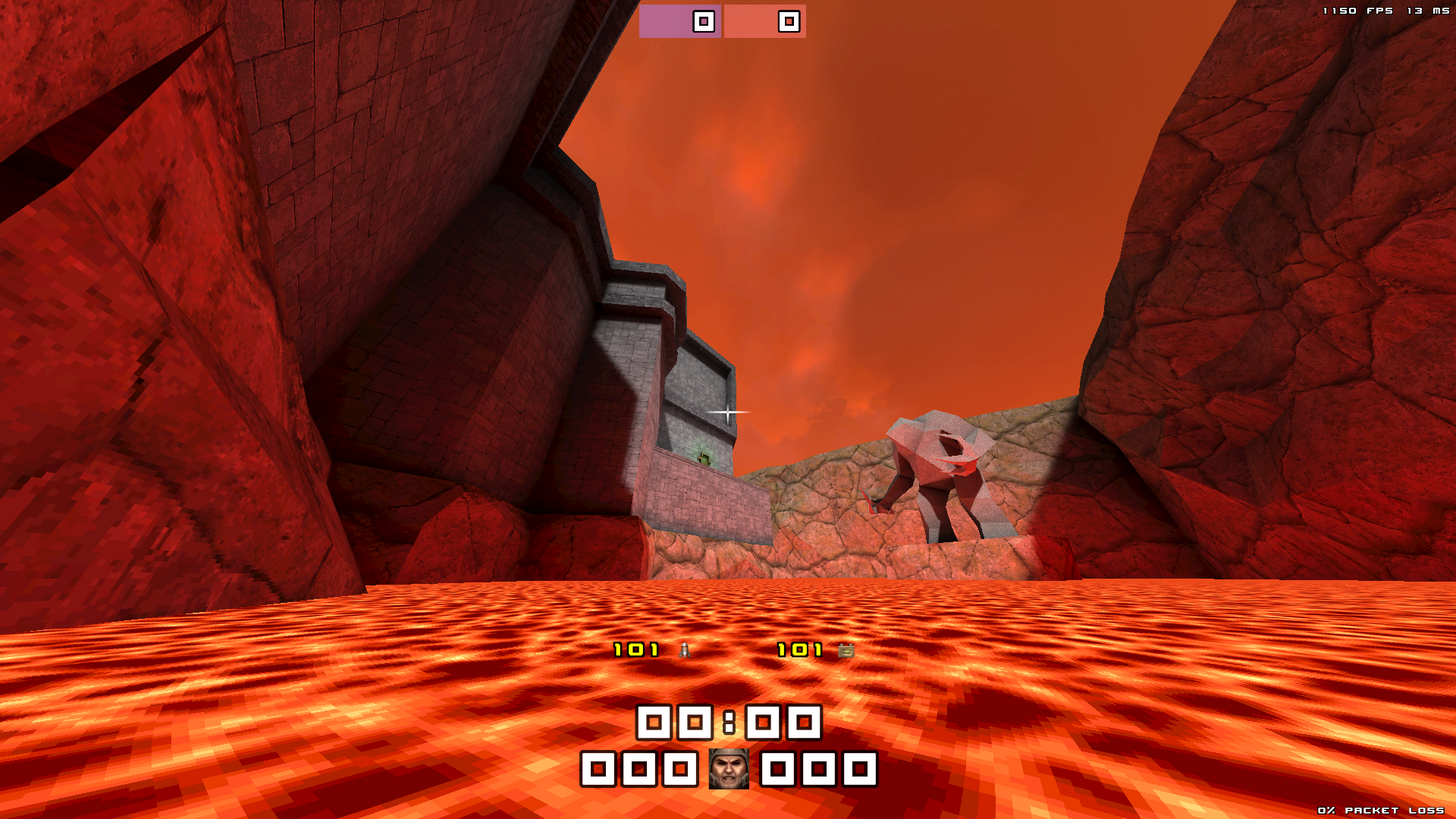Click the armor icon beside 101
Viewport: 1456px width, 819px height.
click(x=846, y=650)
